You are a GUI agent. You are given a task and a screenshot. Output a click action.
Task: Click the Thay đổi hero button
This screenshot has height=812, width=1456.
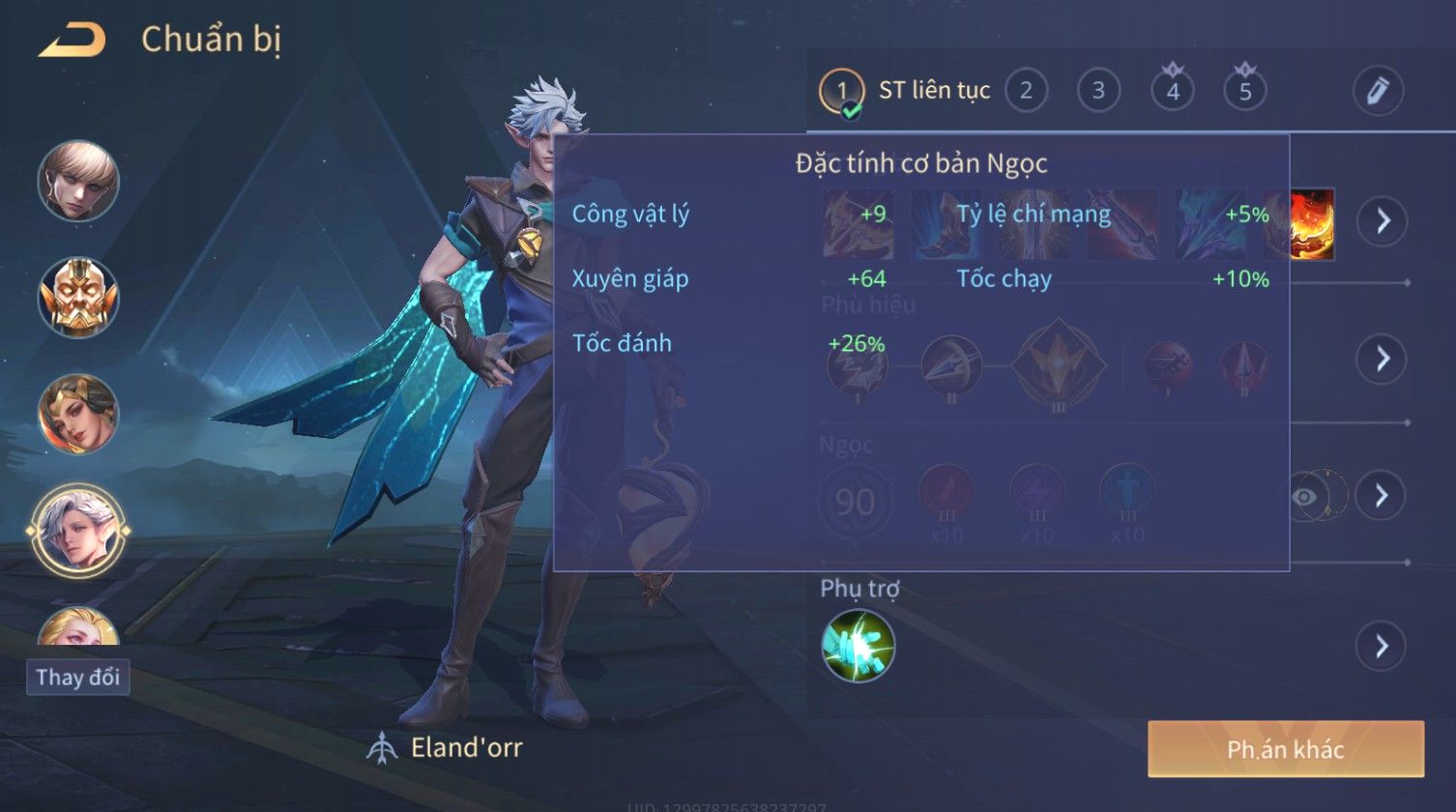tap(77, 677)
